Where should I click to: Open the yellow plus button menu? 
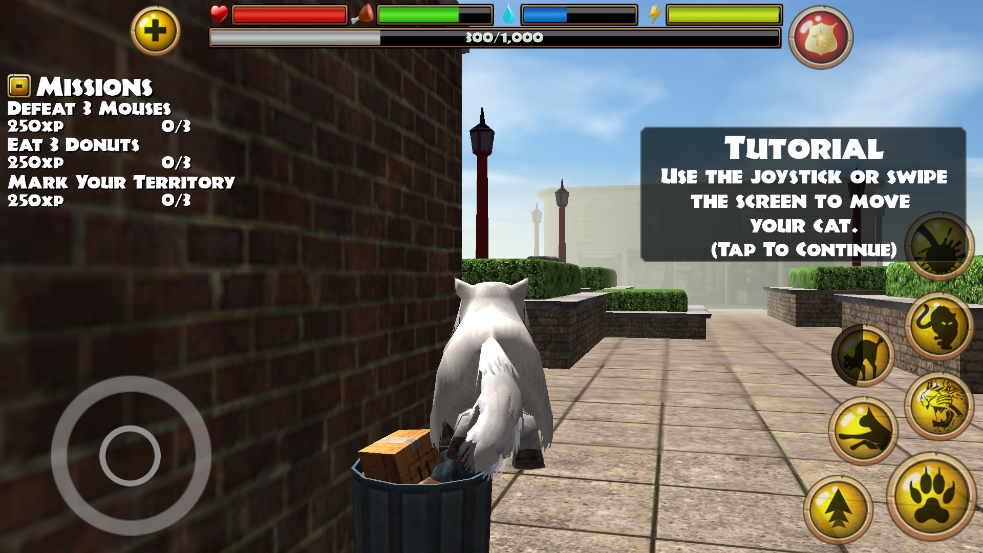(x=155, y=31)
